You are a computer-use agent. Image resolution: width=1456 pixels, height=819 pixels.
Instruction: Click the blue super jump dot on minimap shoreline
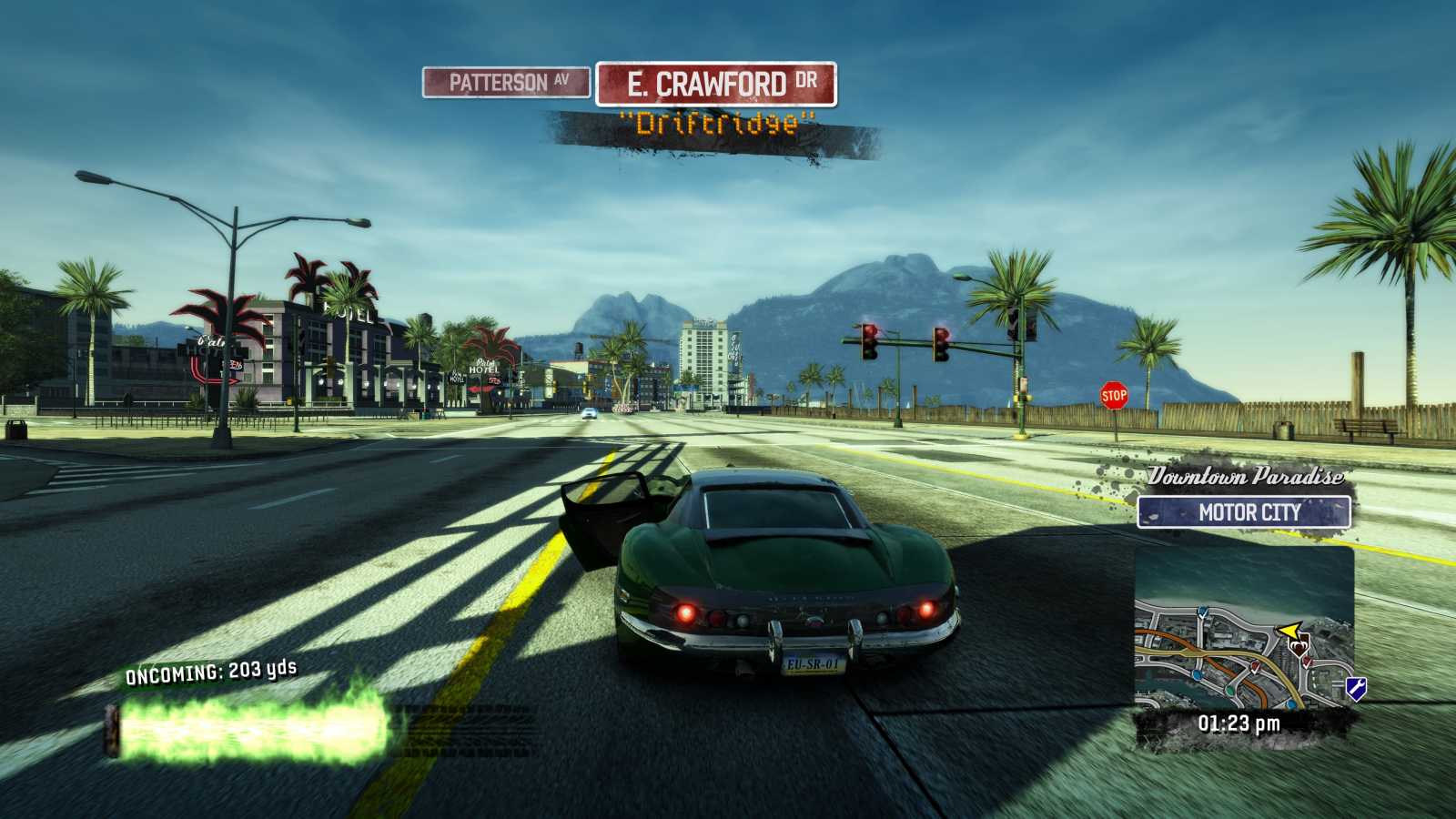coord(1201,612)
